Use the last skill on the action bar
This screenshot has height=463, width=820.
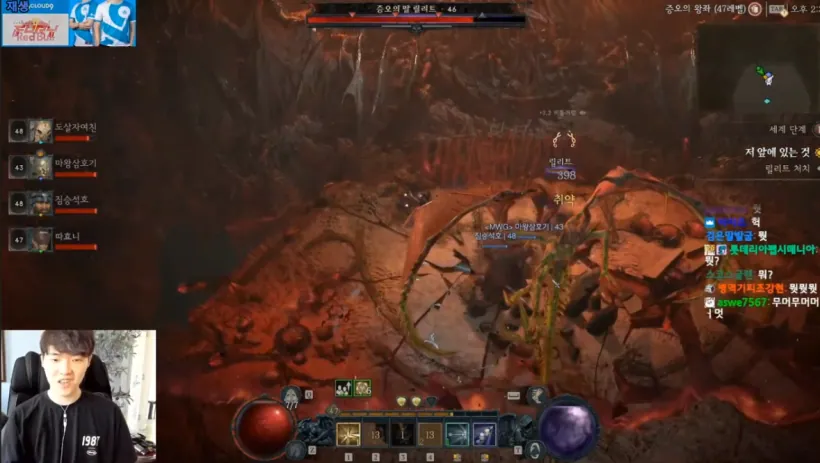pos(484,435)
